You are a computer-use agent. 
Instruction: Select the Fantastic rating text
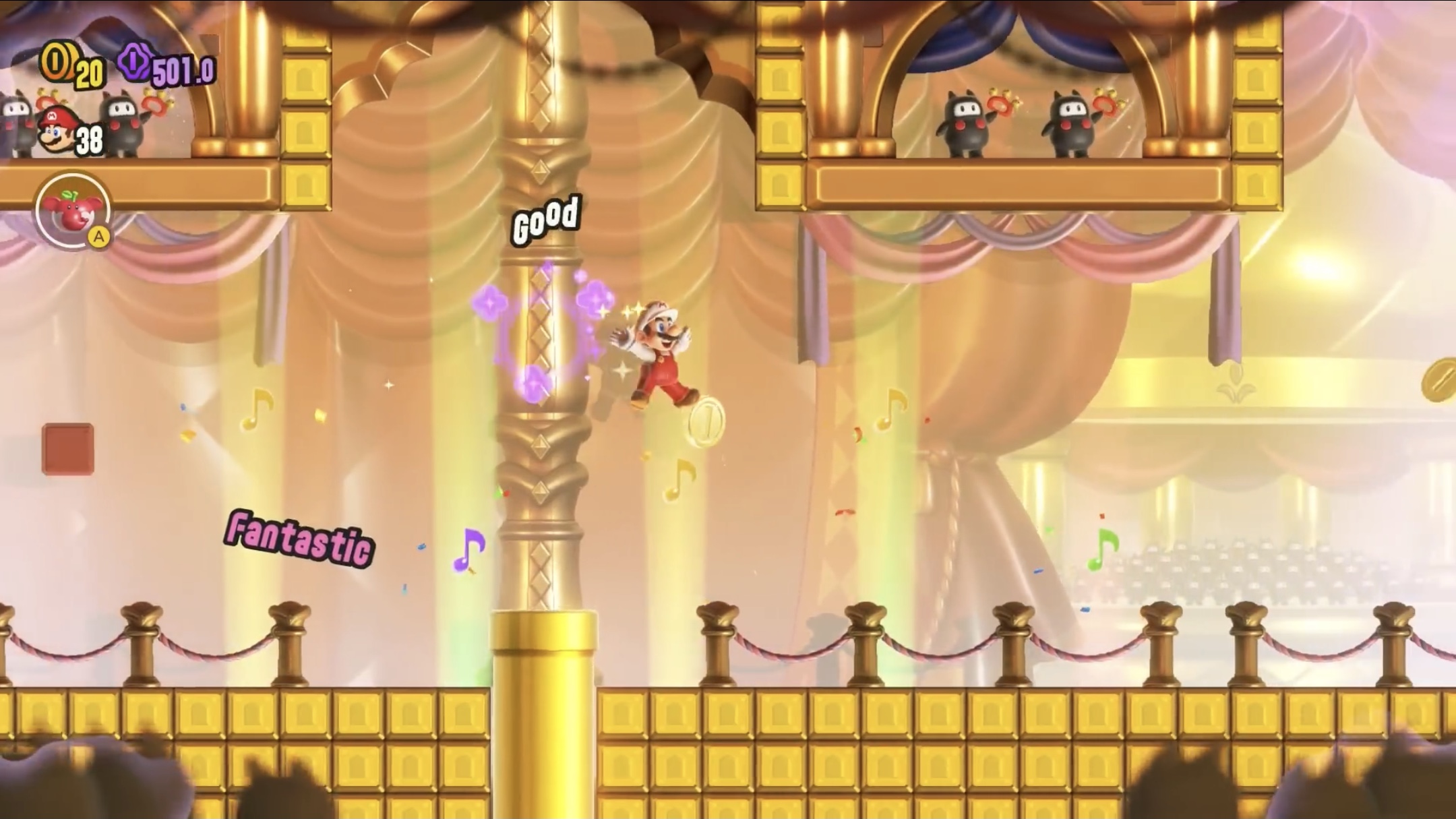[299, 536]
